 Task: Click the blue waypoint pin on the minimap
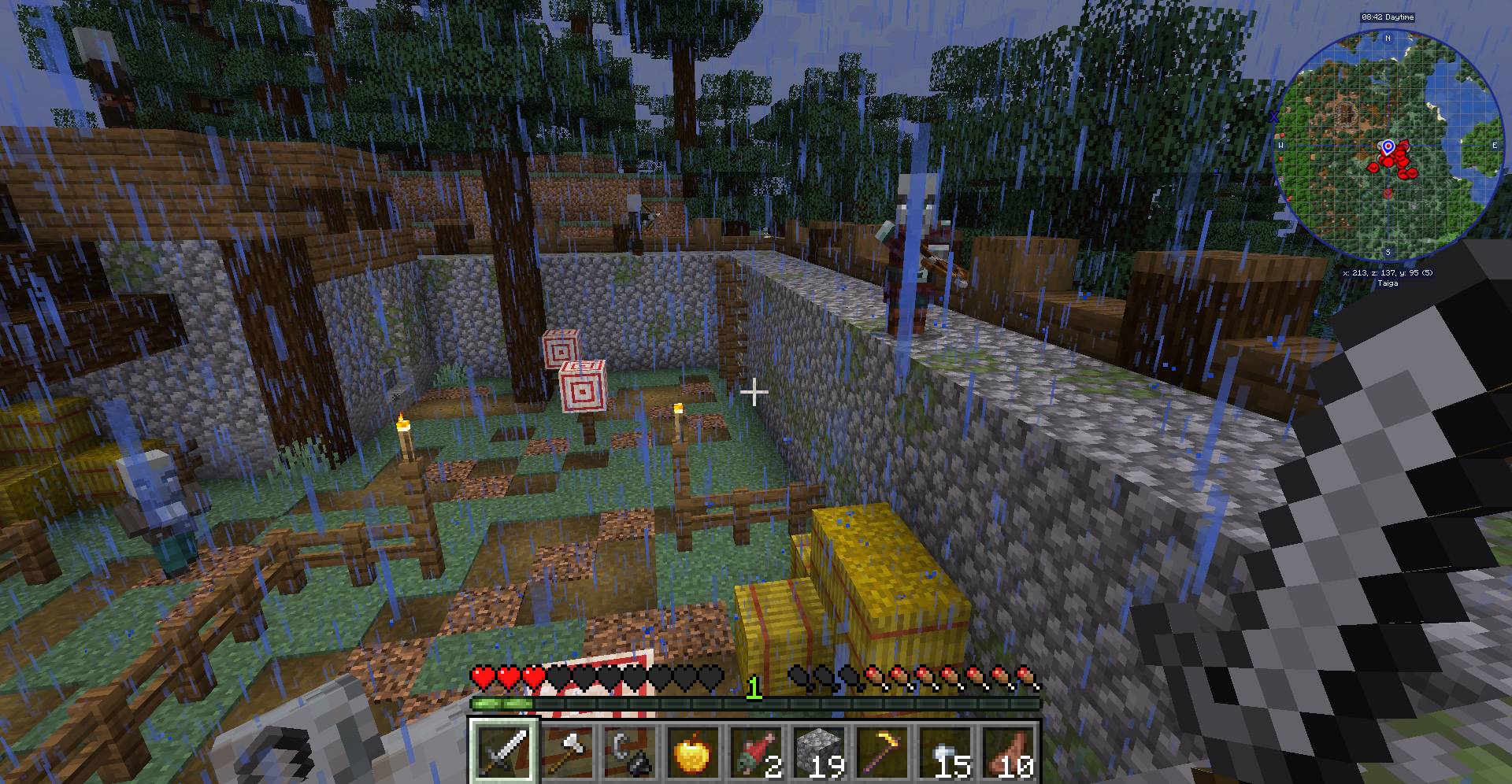[x=1388, y=146]
